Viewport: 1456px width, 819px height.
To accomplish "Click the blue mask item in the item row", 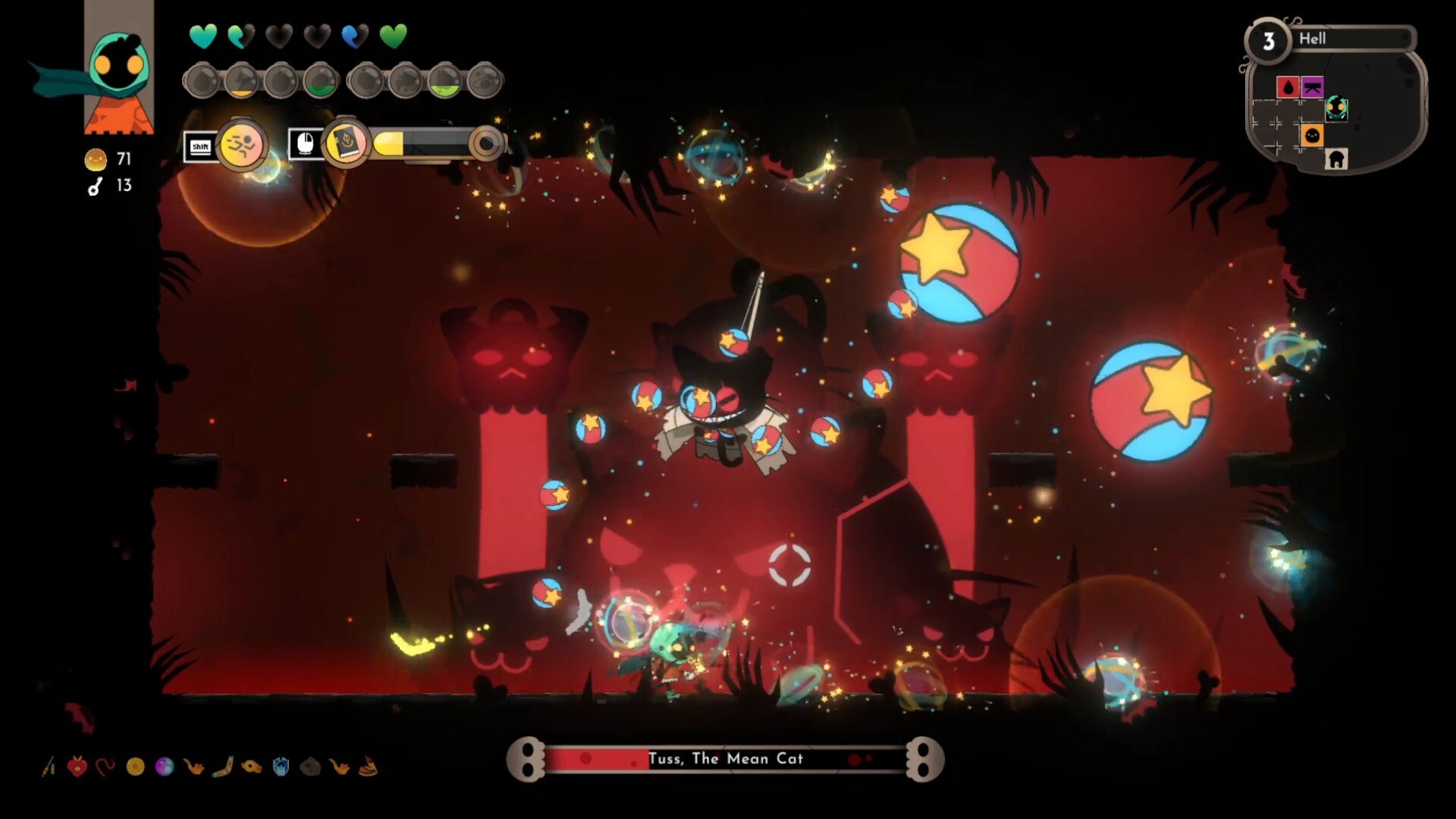I will 281,767.
